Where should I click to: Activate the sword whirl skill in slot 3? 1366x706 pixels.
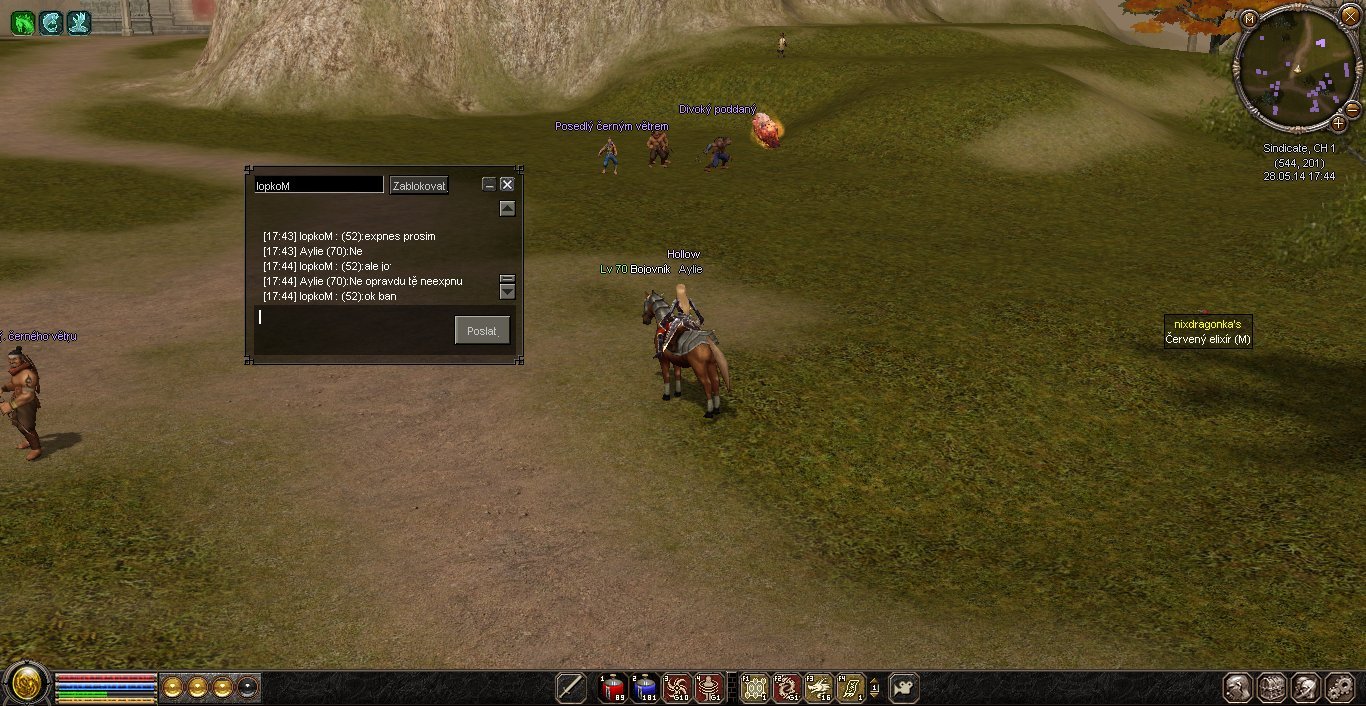pos(676,688)
